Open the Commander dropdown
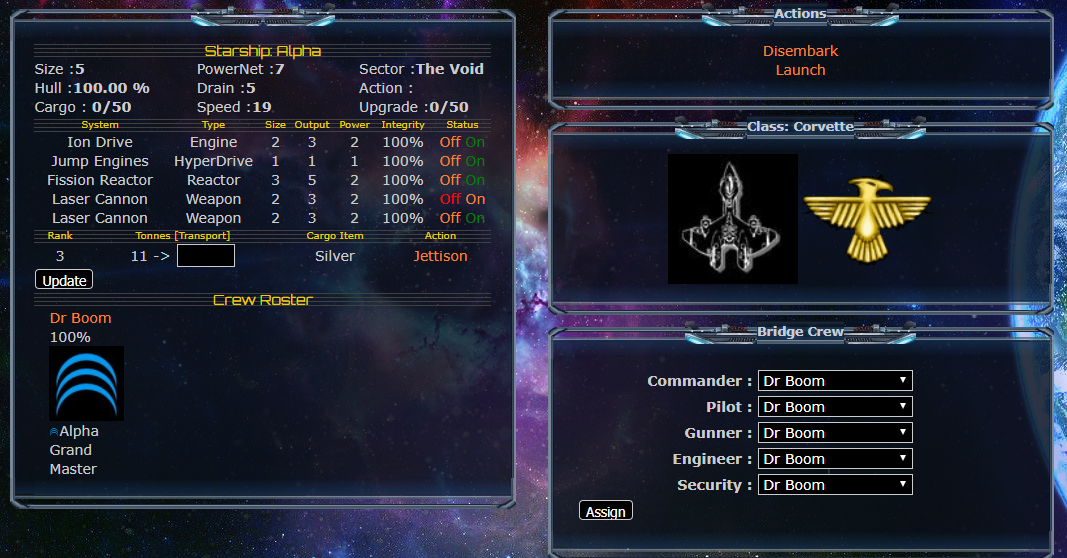Image resolution: width=1067 pixels, height=558 pixels. pyautogui.click(x=835, y=381)
